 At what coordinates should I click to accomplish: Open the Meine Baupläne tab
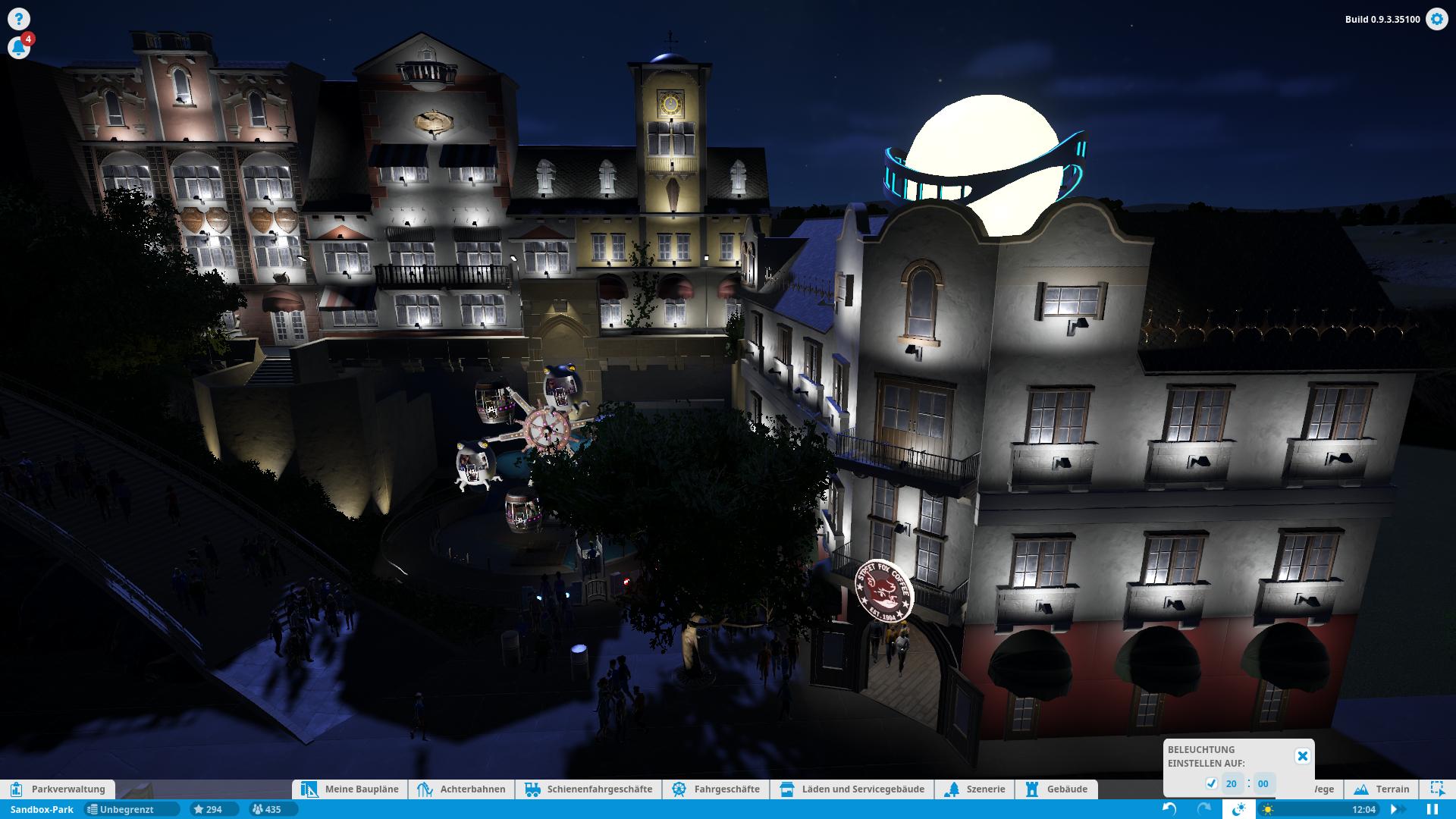pyautogui.click(x=351, y=789)
